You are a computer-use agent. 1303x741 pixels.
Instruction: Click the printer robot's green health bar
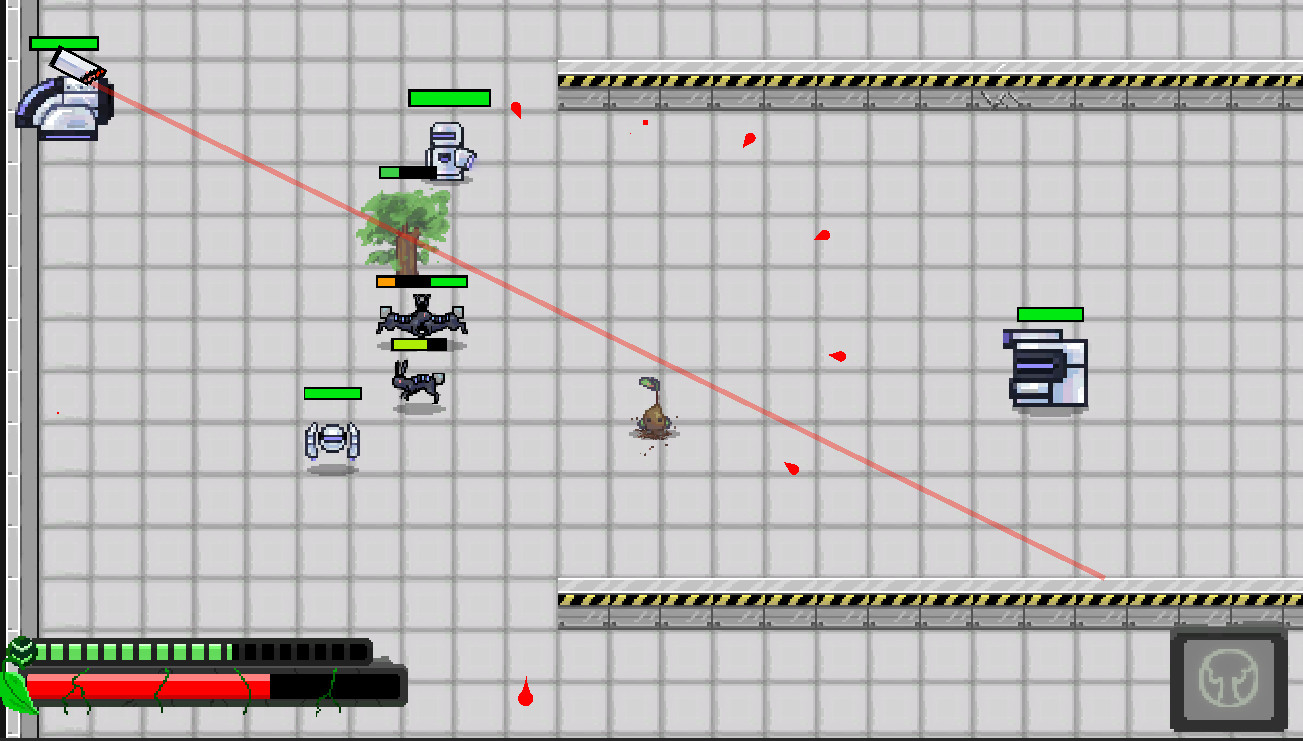1047,314
